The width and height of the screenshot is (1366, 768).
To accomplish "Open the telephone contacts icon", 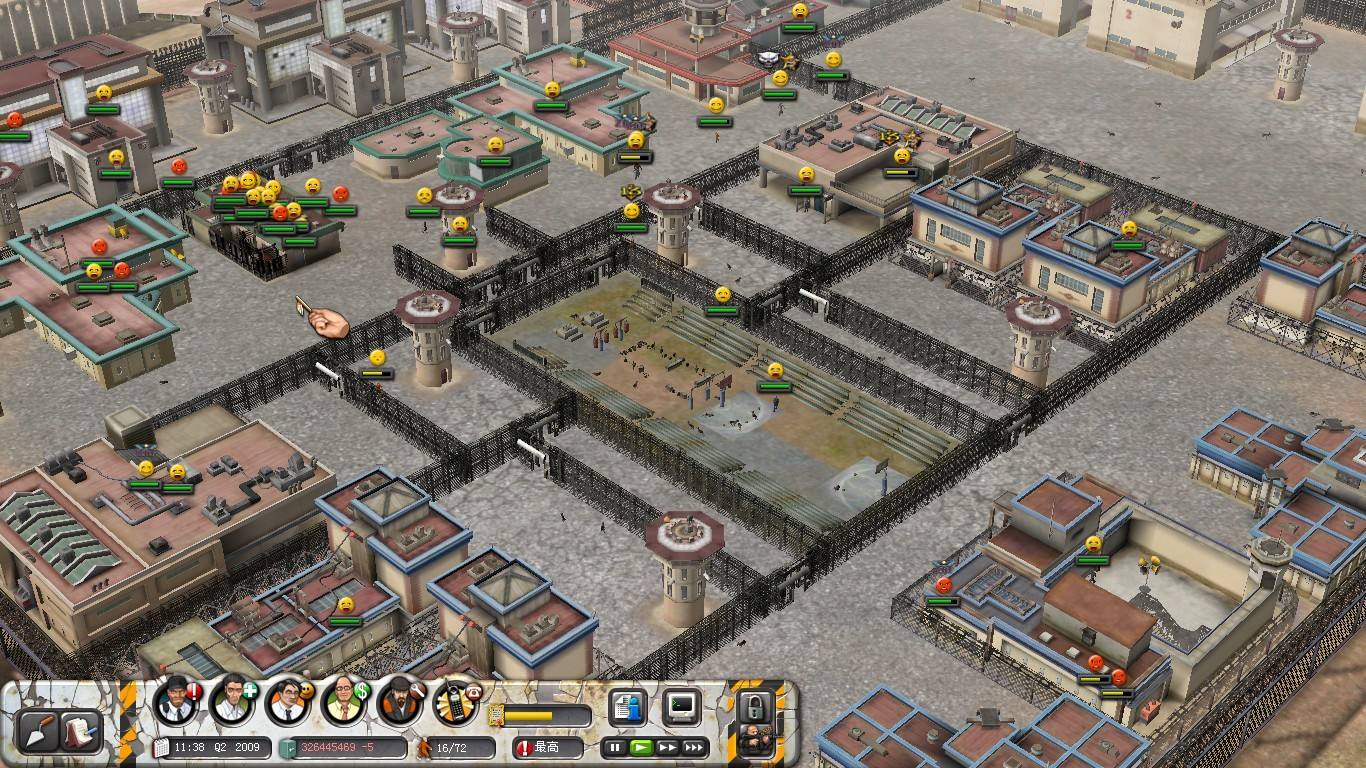I will click(x=457, y=702).
